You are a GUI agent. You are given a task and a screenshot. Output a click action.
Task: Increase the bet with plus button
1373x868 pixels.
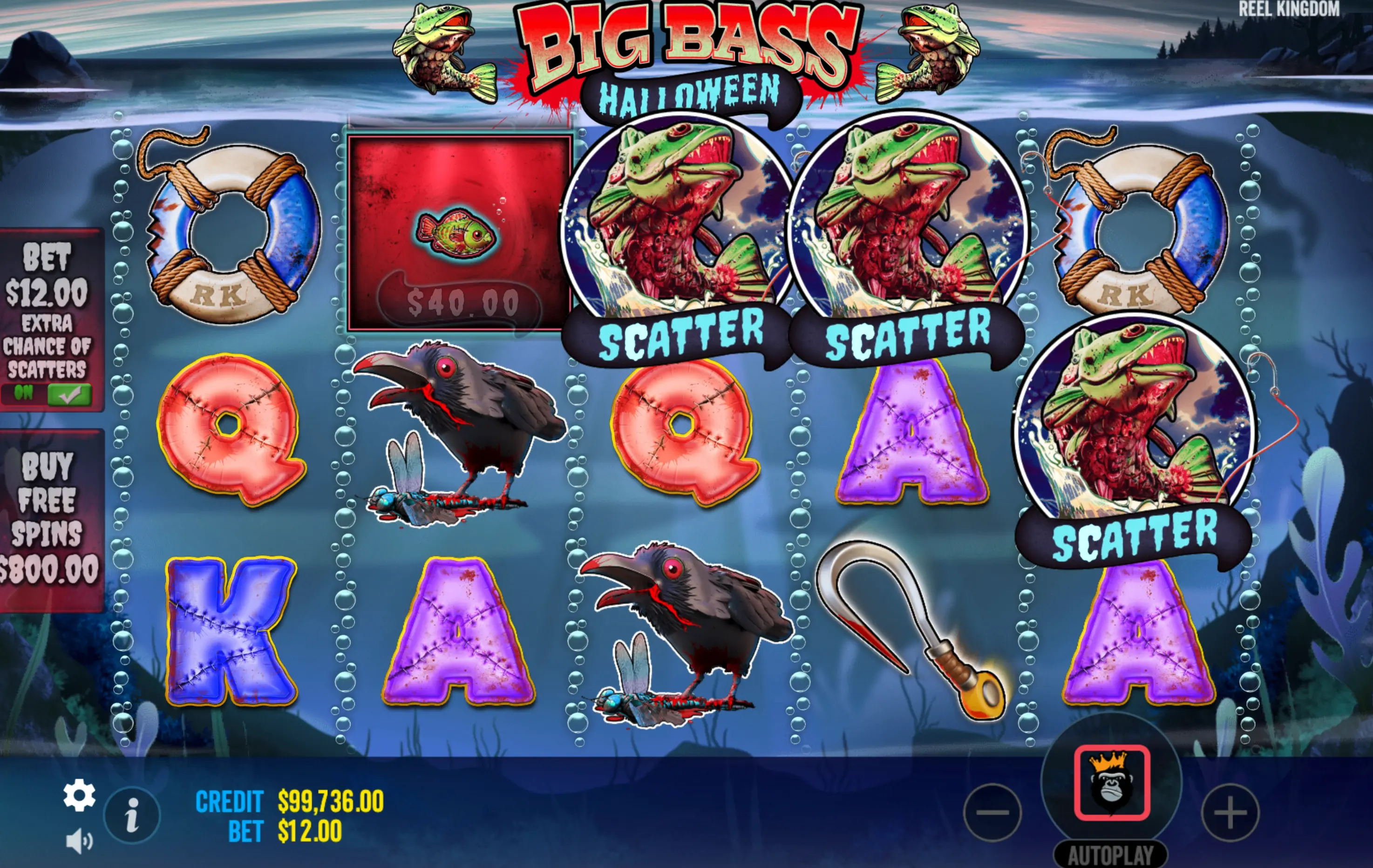(1230, 813)
